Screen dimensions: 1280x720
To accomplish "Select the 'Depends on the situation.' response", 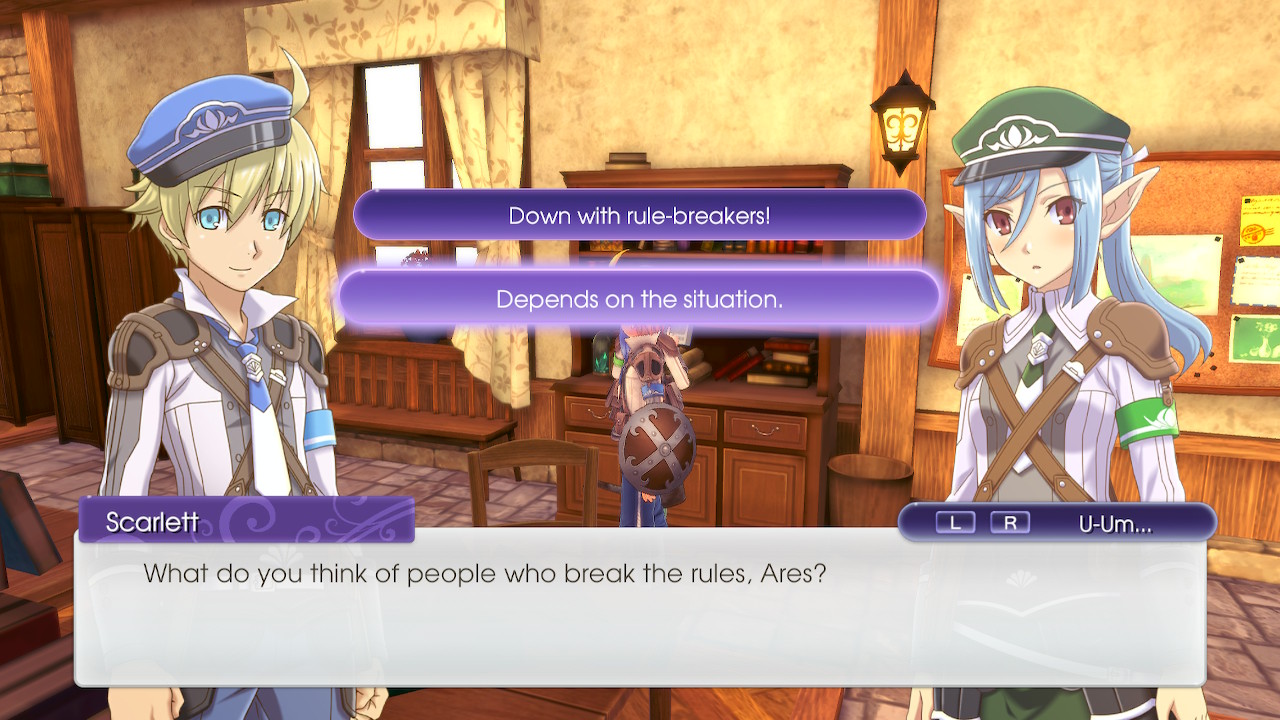I will click(640, 296).
